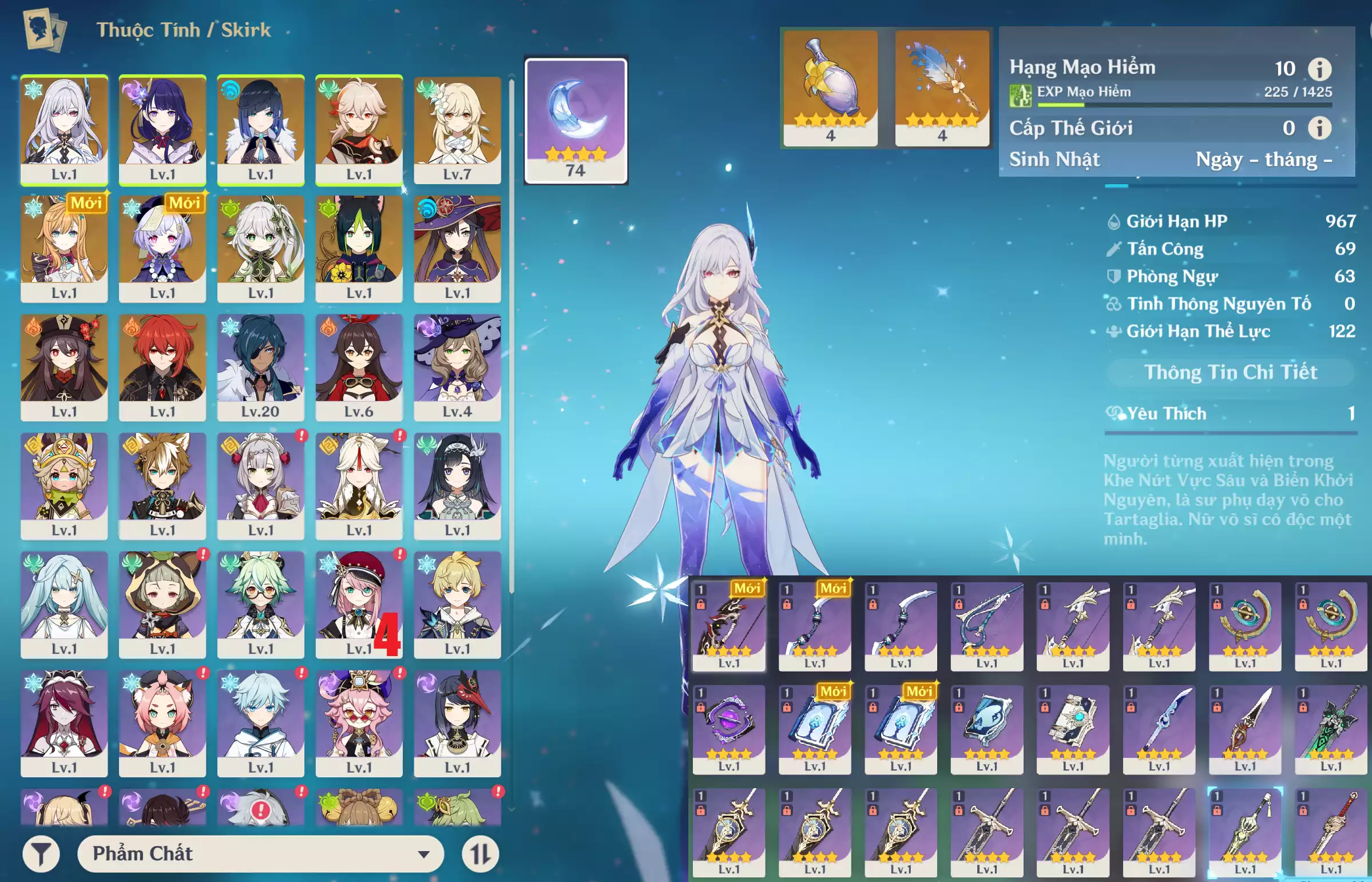This screenshot has width=1372, height=882.
Task: Select Mona with the witch hat
Action: [457, 248]
